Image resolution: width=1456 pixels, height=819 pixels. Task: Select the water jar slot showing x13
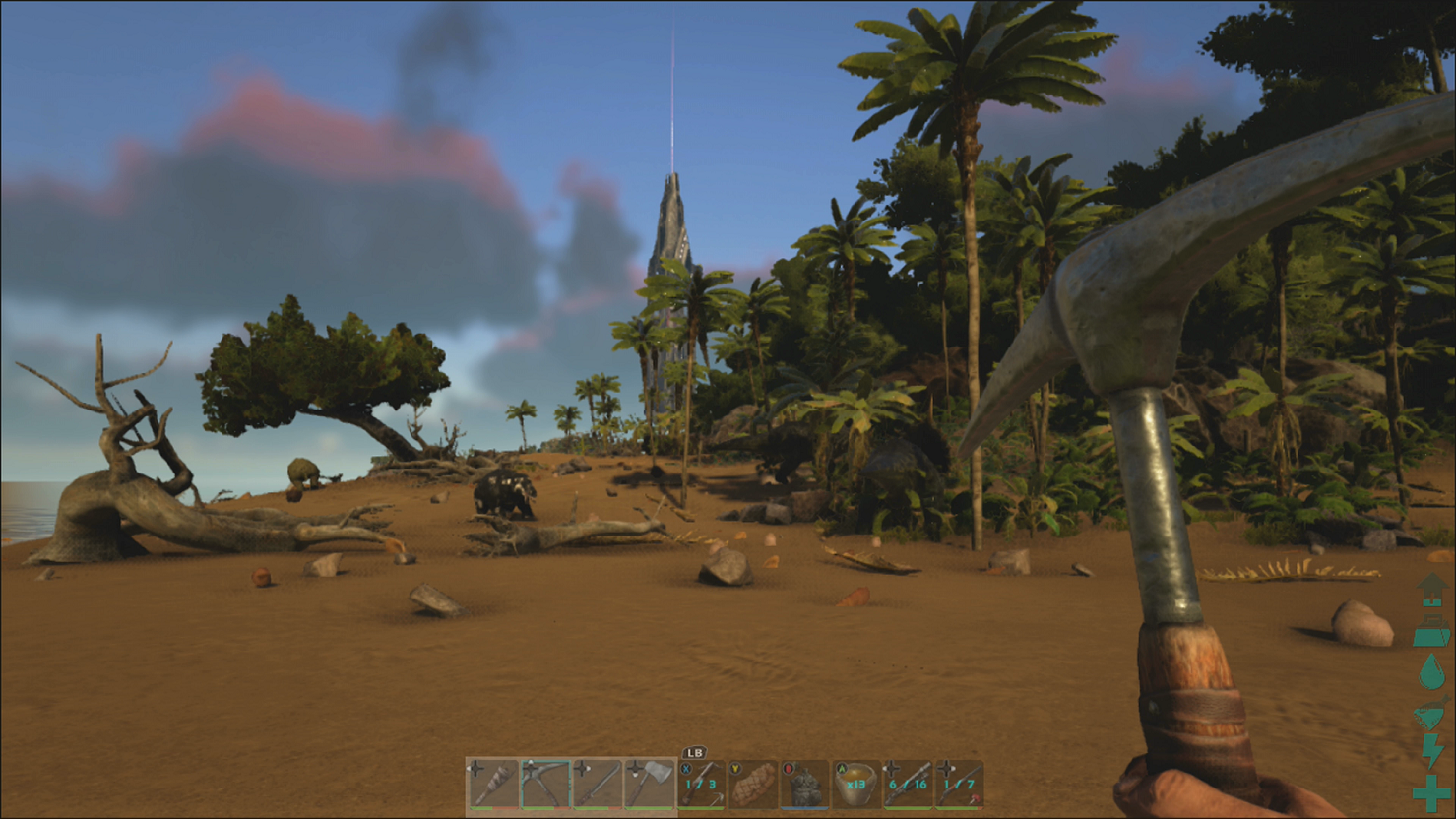pos(855,783)
